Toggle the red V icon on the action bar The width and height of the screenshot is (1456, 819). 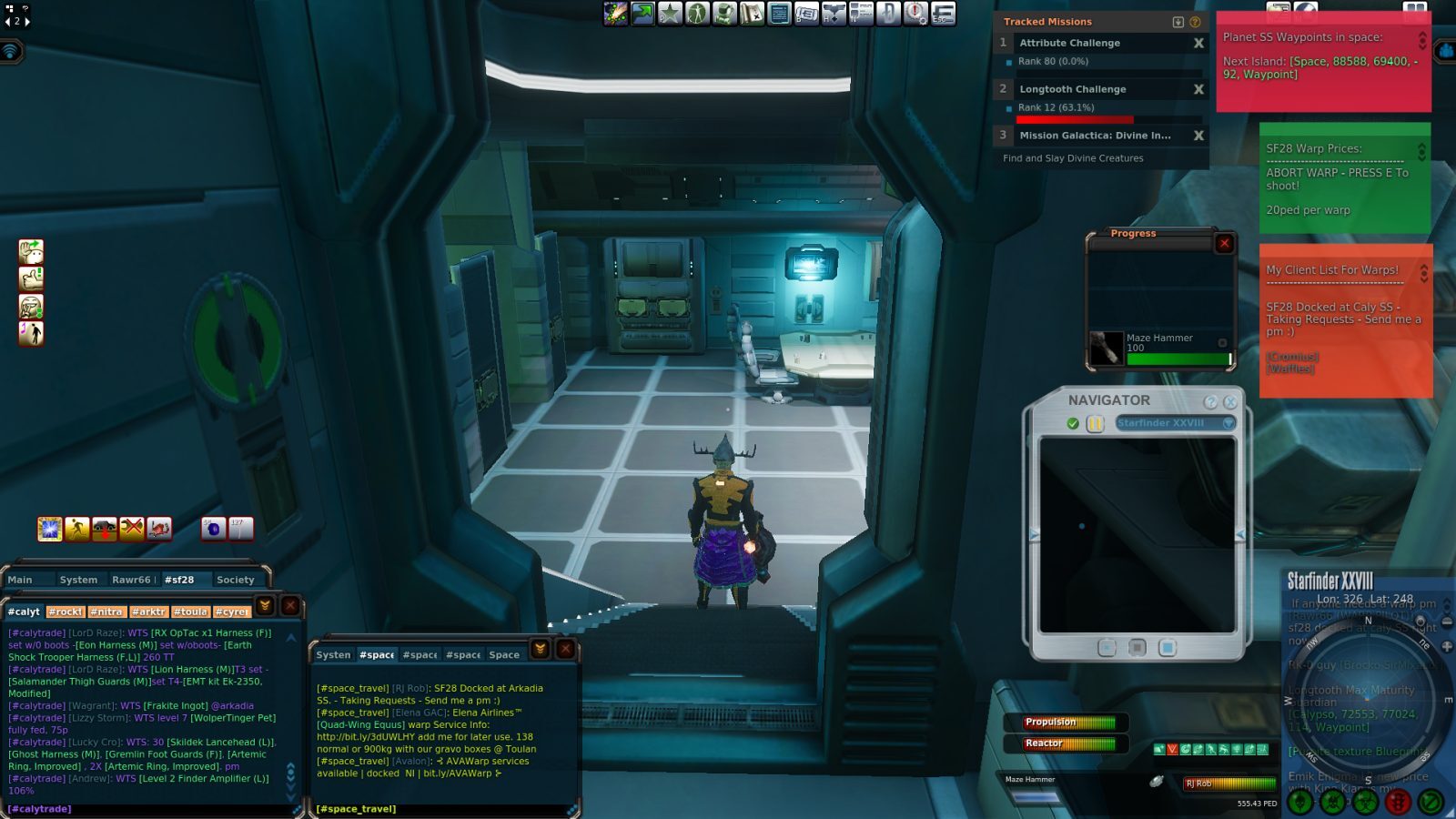pos(1172,749)
